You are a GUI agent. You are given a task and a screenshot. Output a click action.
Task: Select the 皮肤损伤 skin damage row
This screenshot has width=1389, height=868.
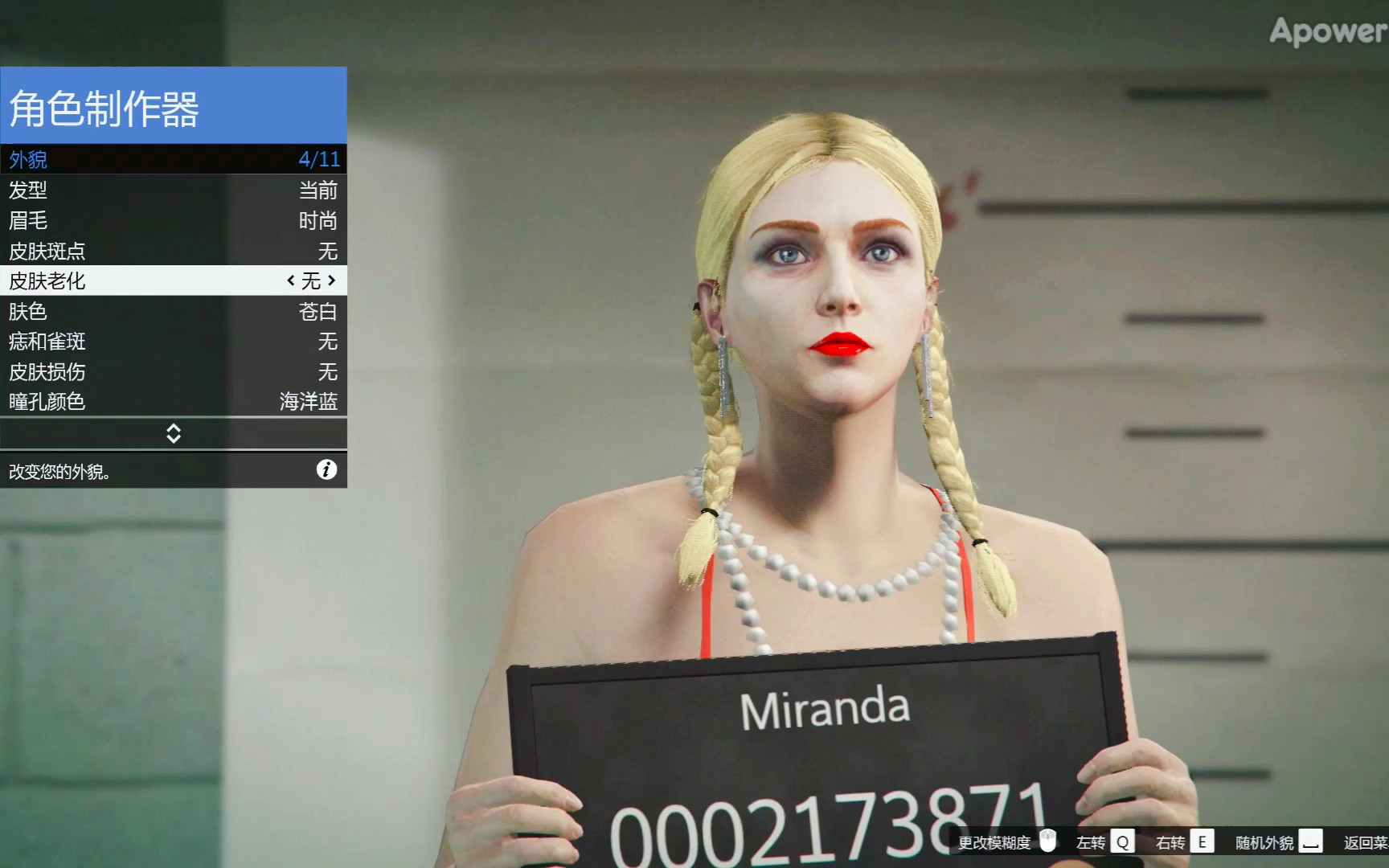[x=173, y=371]
